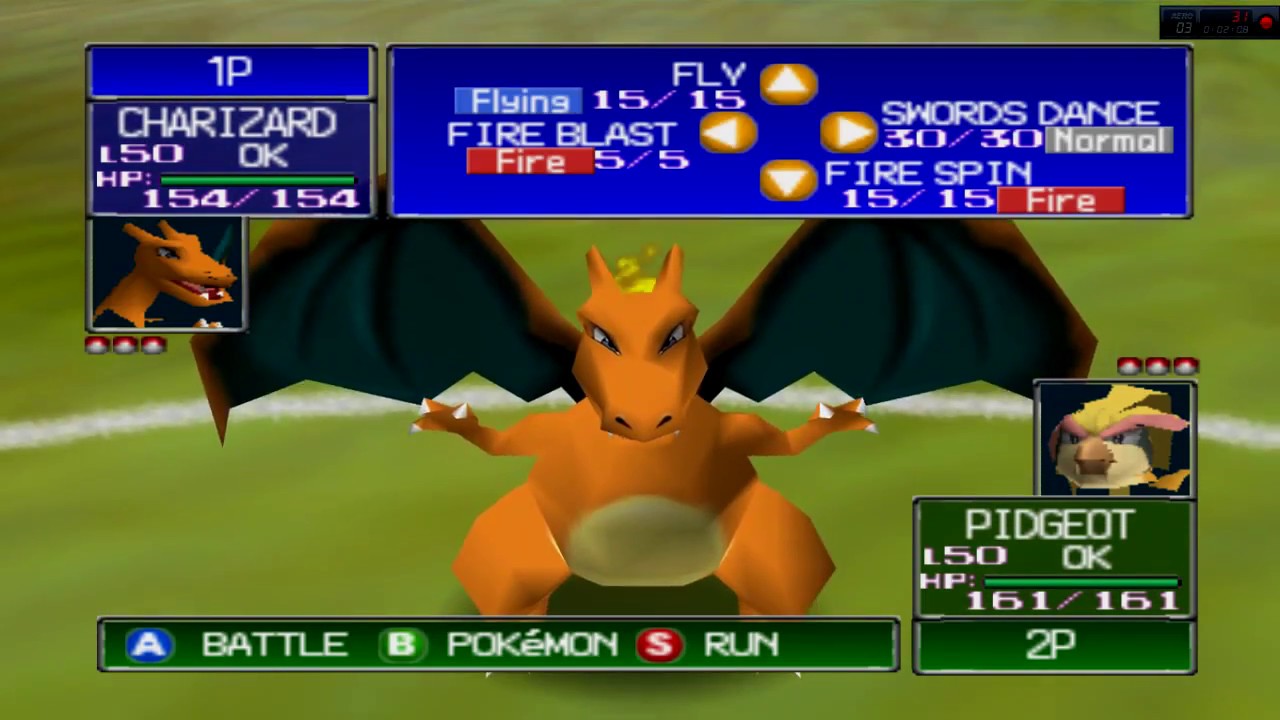Toggle the Flying type highlight on FLY

[x=518, y=100]
